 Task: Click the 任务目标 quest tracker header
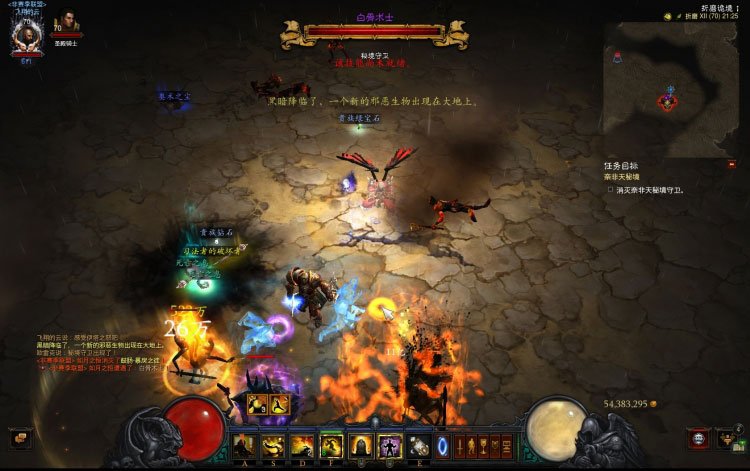pyautogui.click(x=621, y=166)
